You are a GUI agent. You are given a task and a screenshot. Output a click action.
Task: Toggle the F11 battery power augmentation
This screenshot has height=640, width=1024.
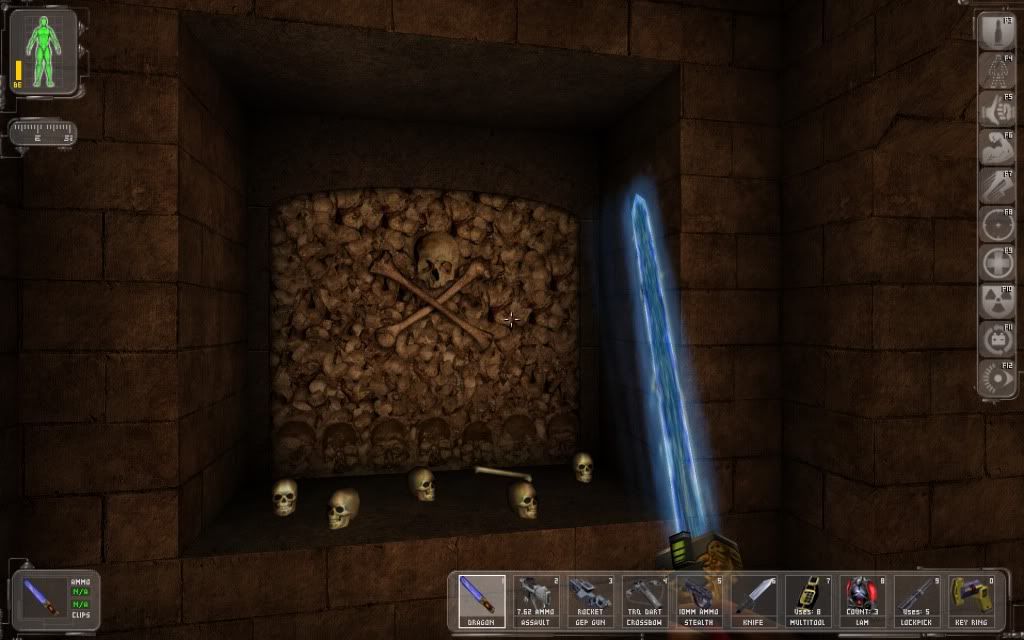point(995,339)
